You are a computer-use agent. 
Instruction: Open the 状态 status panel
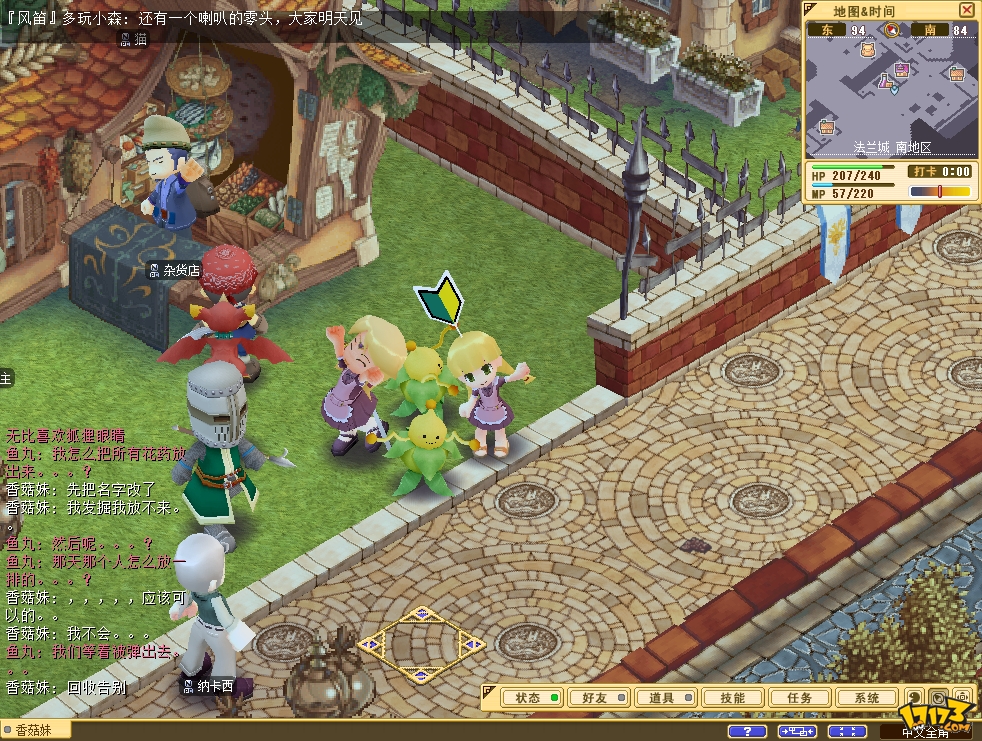click(x=531, y=698)
